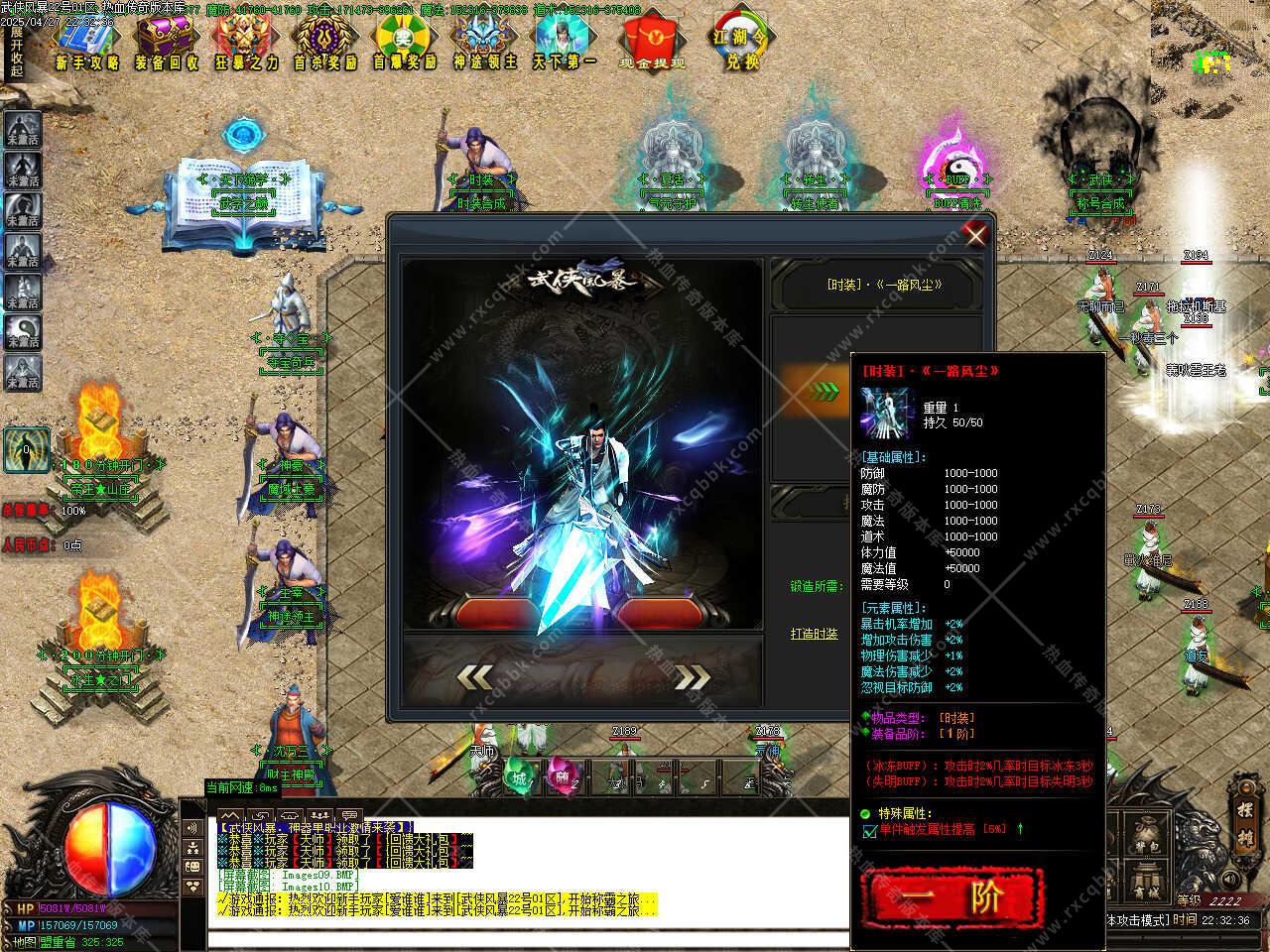Open the 现金提现 cash withdrawal envelope

pos(652,45)
